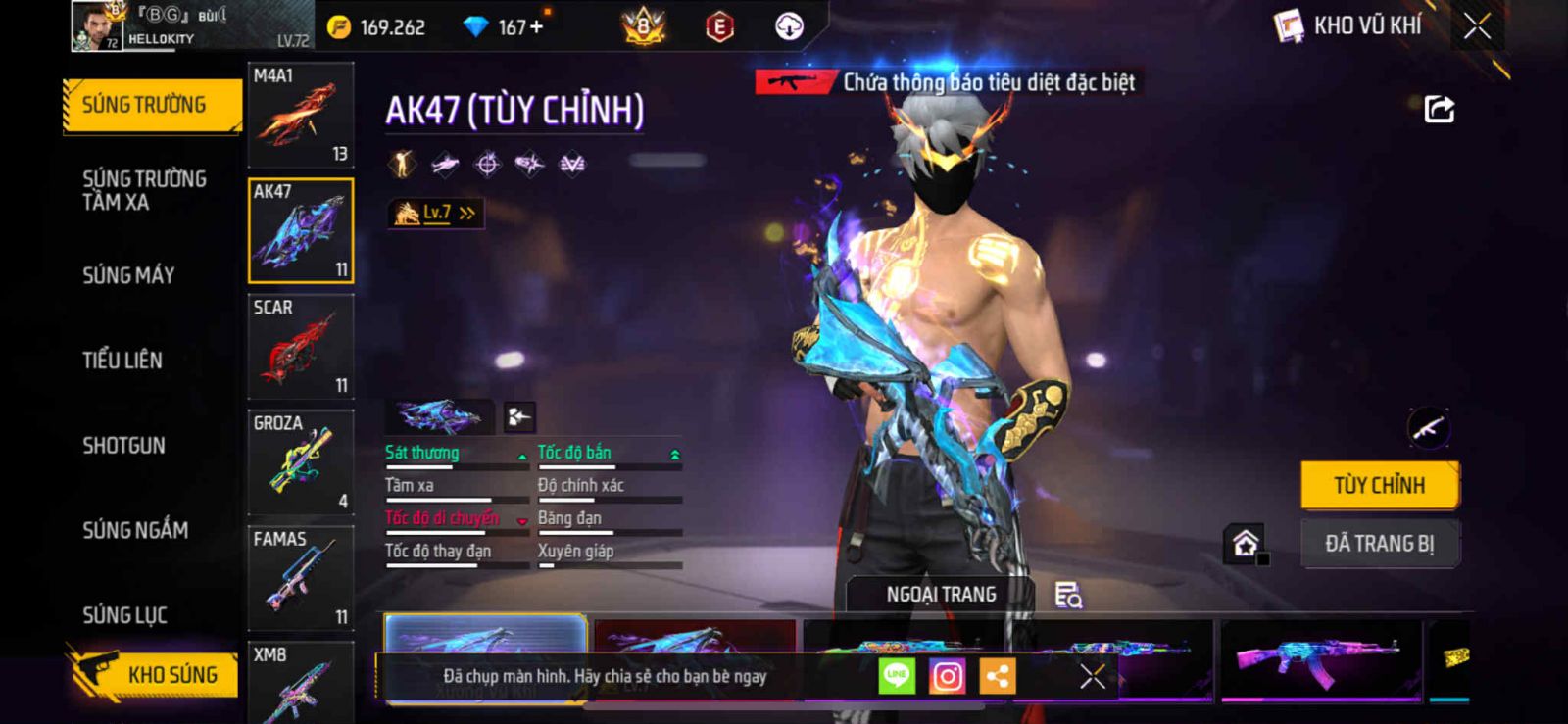1568x724 pixels.
Task: Switch to Súng Trường Tầm Xa category
Action: (144, 190)
